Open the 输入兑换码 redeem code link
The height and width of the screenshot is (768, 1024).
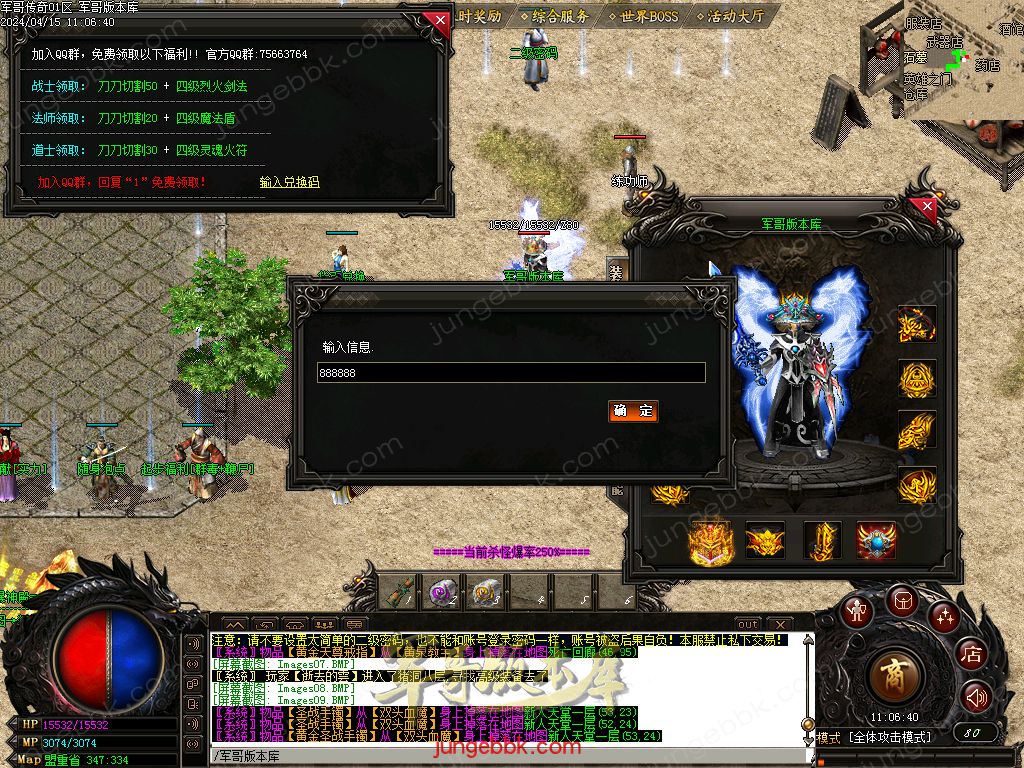click(x=289, y=182)
